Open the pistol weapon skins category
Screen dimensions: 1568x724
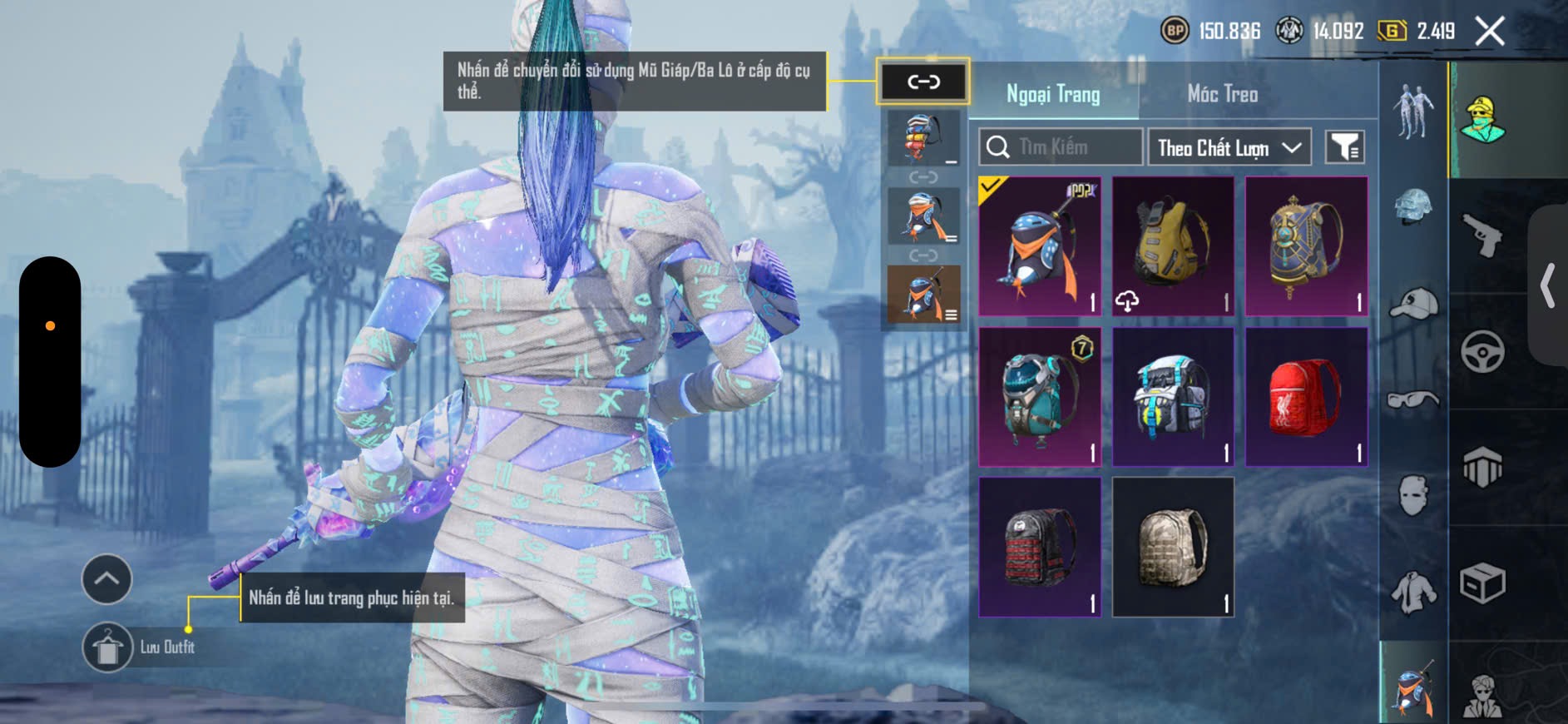point(1482,236)
